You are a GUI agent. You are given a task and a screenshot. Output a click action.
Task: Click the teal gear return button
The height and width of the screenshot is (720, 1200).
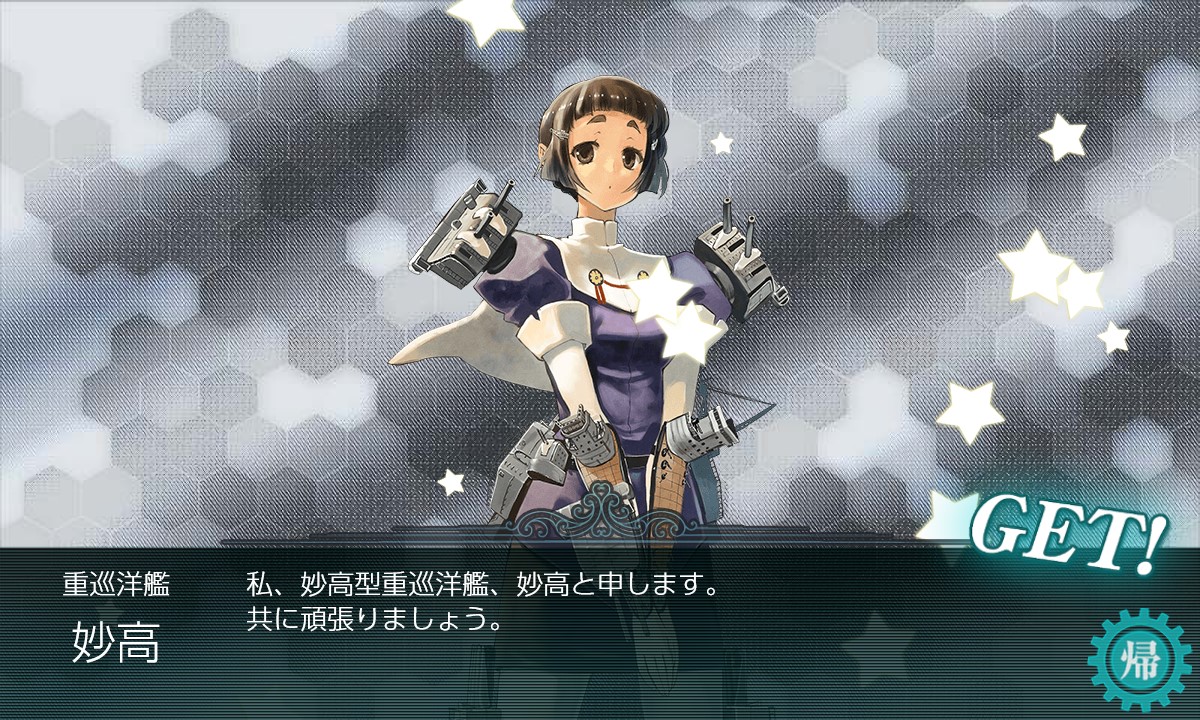coord(1141,659)
